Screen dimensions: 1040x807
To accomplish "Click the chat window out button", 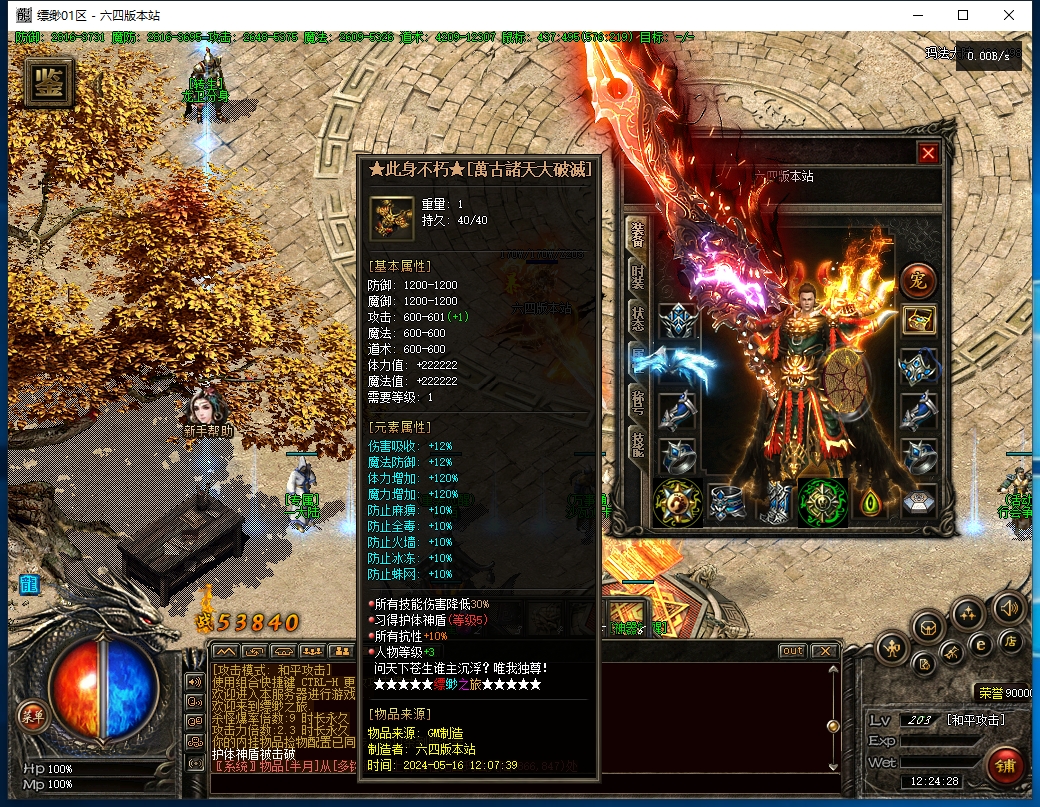I will point(792,651).
